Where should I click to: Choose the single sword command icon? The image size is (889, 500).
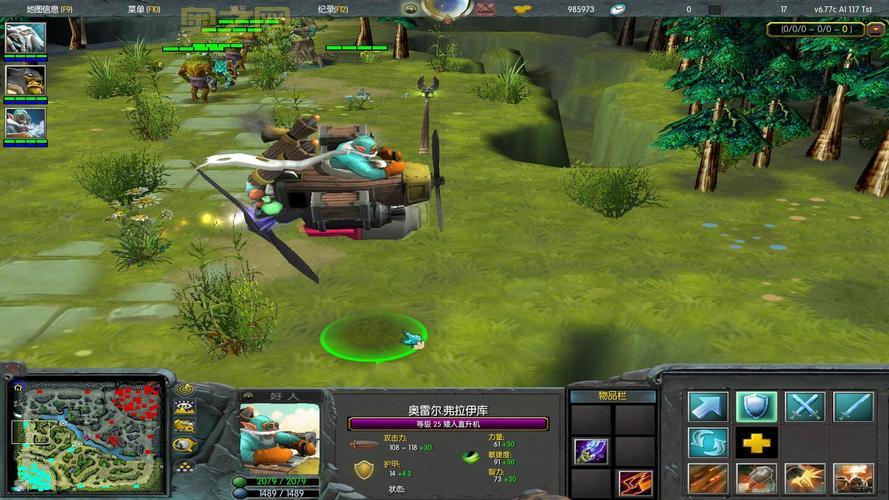point(853,406)
